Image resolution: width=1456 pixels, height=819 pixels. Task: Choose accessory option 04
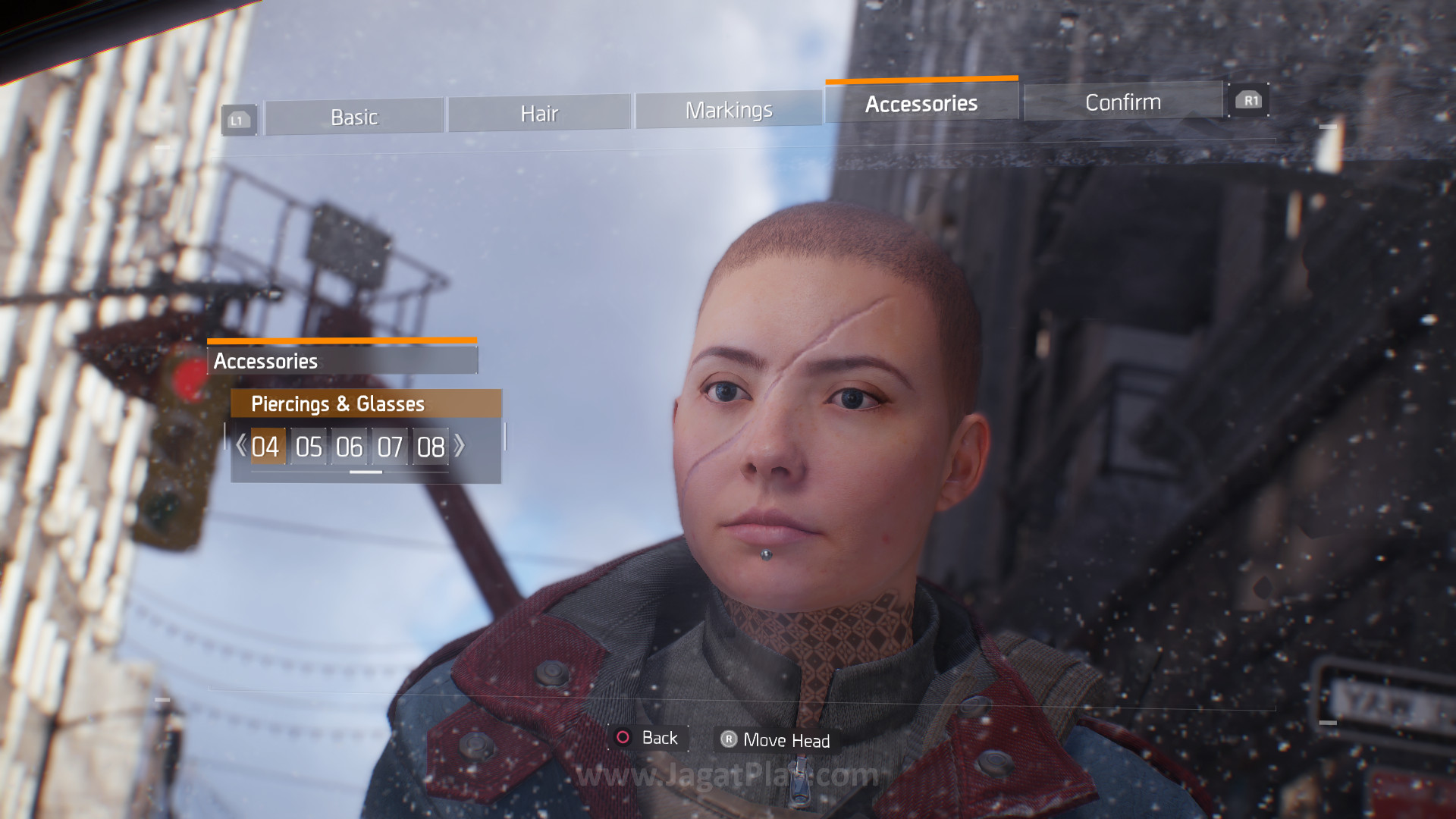tap(266, 447)
